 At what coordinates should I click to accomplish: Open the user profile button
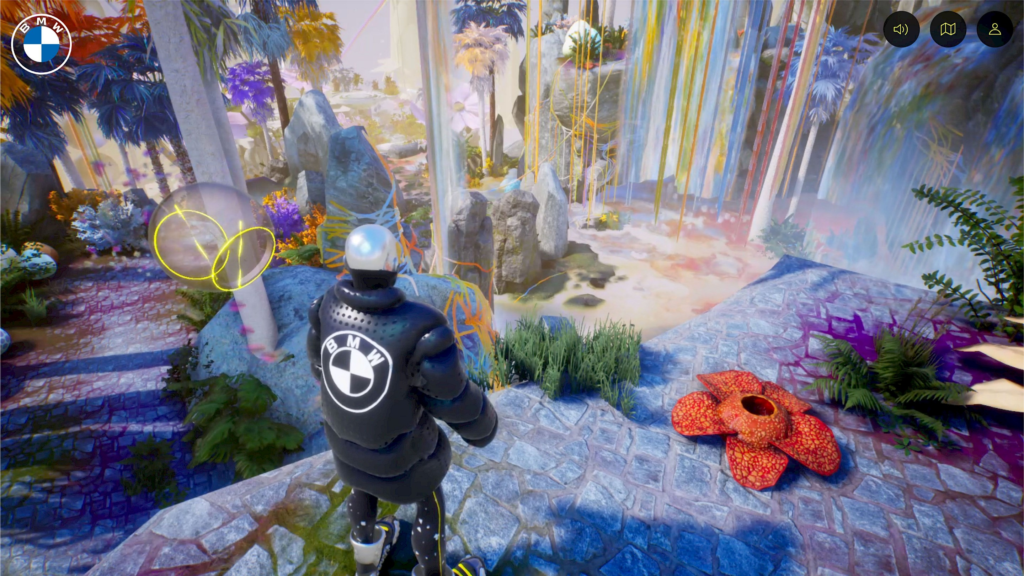coord(995,29)
